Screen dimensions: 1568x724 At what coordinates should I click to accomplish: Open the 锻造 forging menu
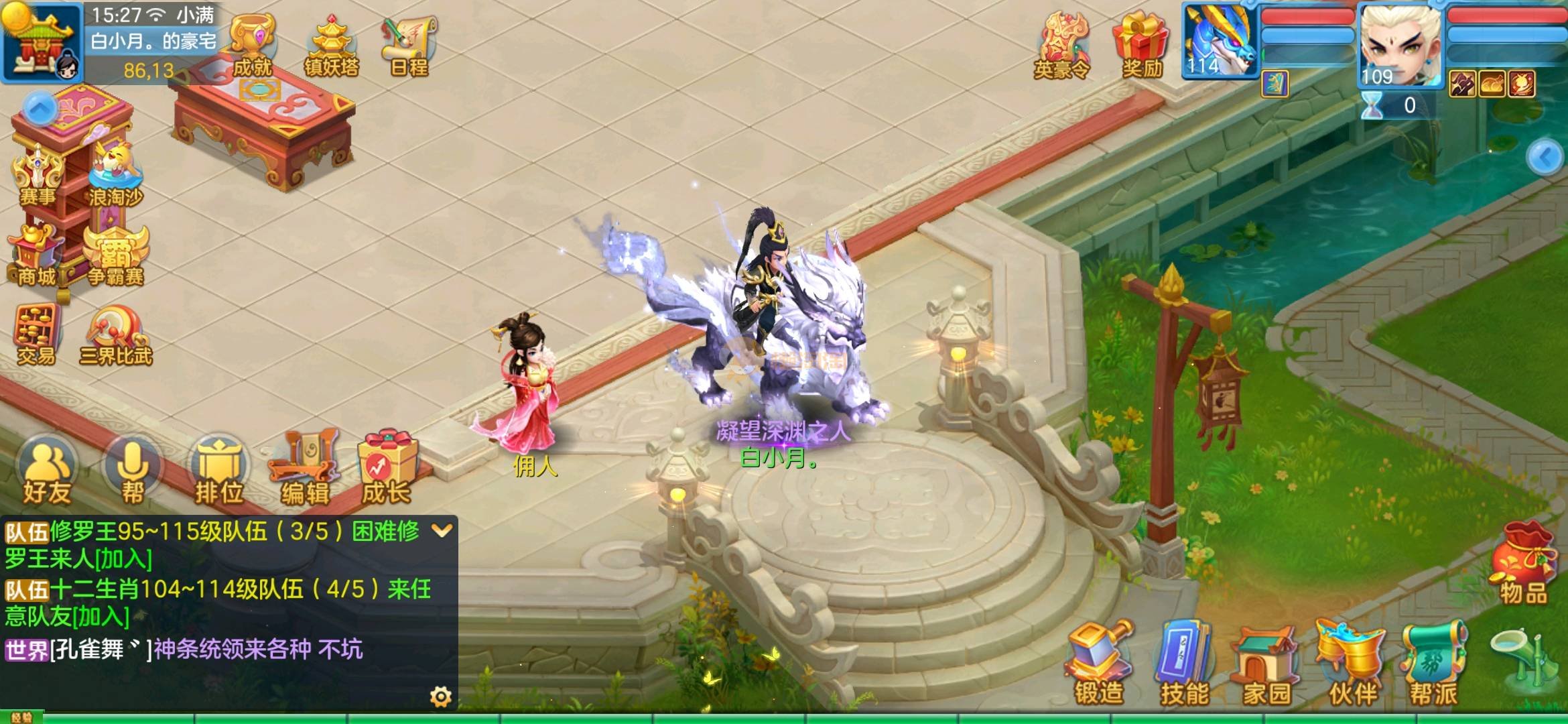pos(1099,664)
